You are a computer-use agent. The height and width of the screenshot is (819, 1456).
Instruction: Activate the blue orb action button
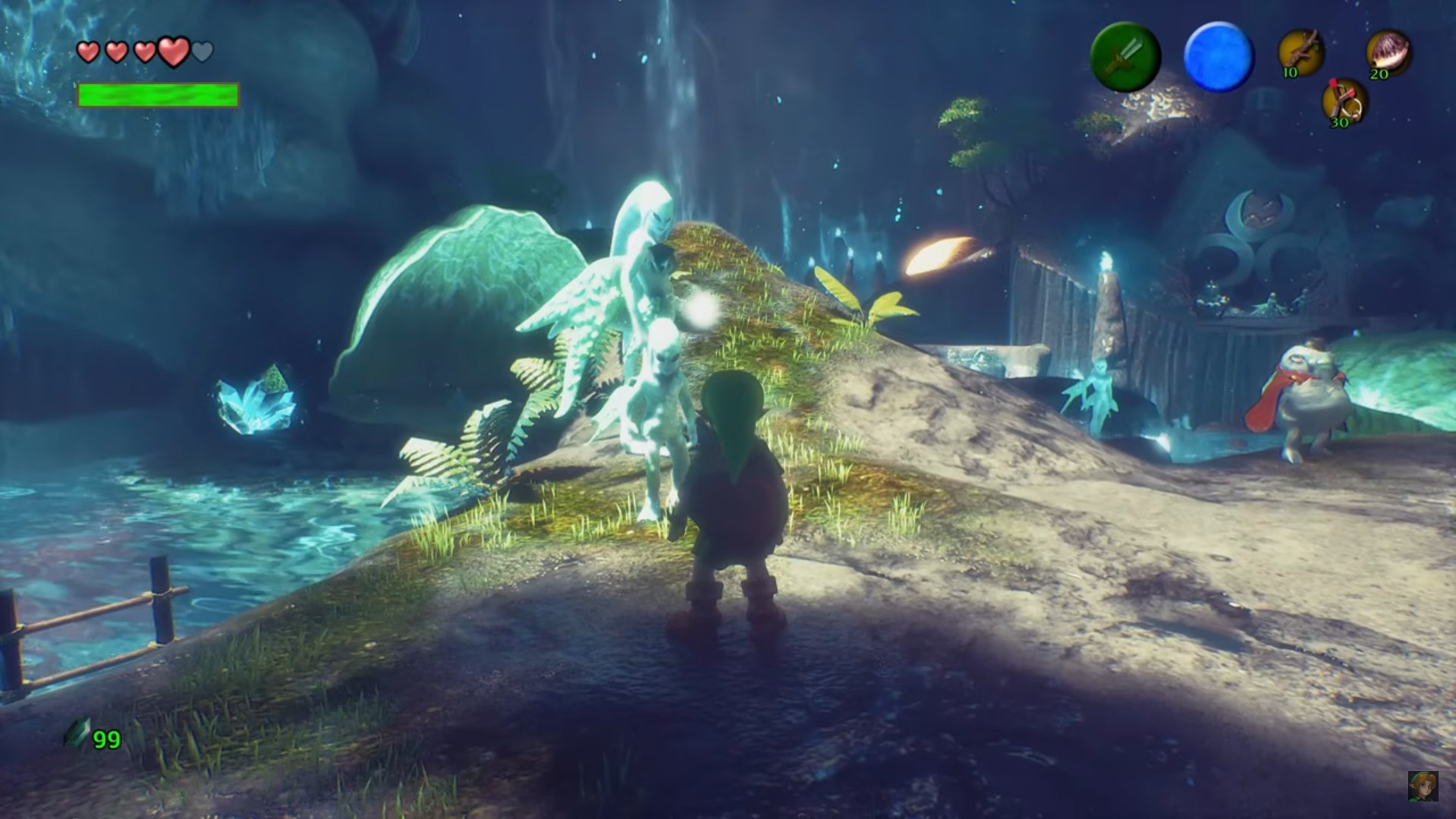pos(1219,57)
